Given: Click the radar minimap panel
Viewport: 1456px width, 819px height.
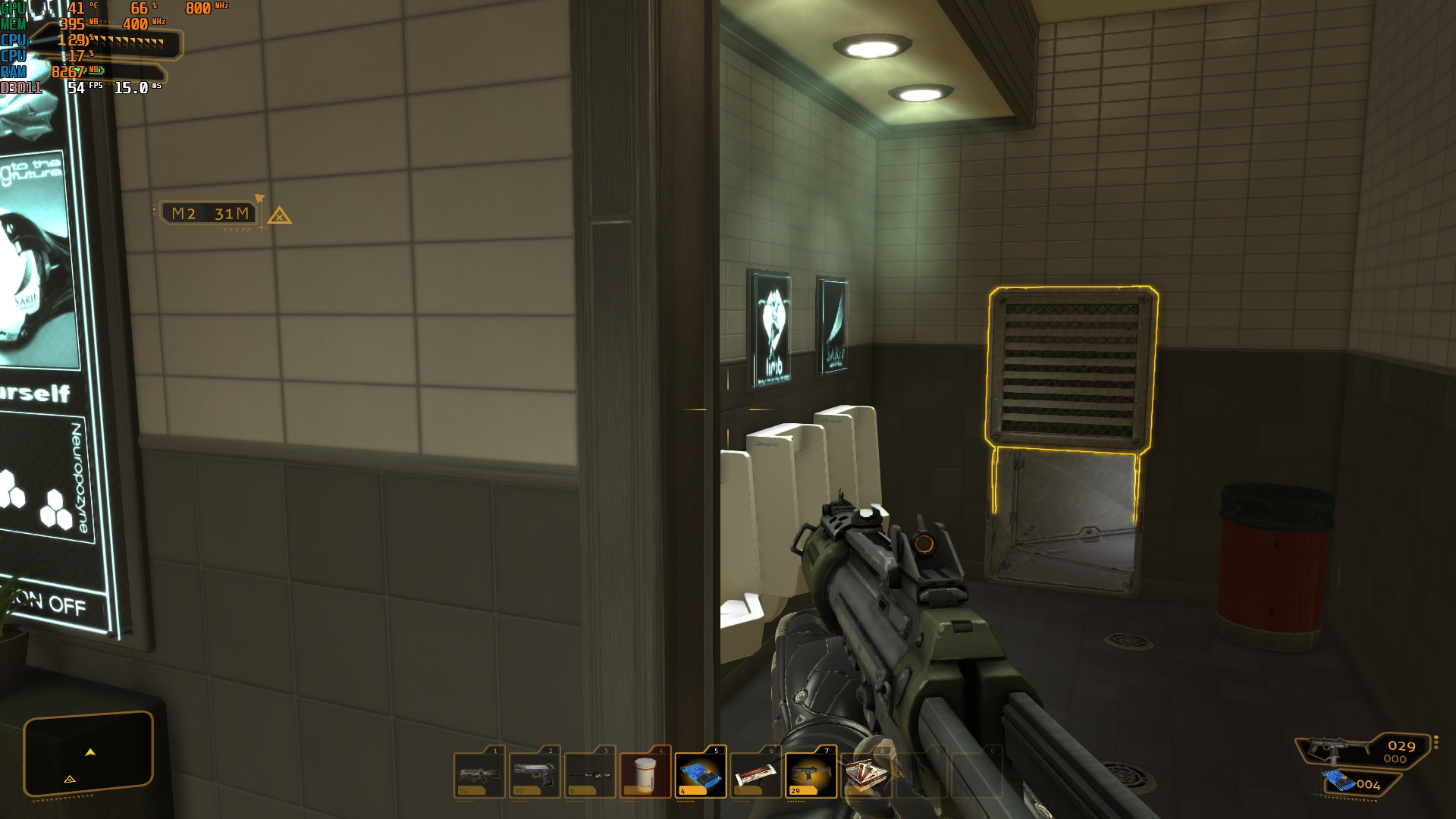Looking at the screenshot, I should tap(89, 755).
